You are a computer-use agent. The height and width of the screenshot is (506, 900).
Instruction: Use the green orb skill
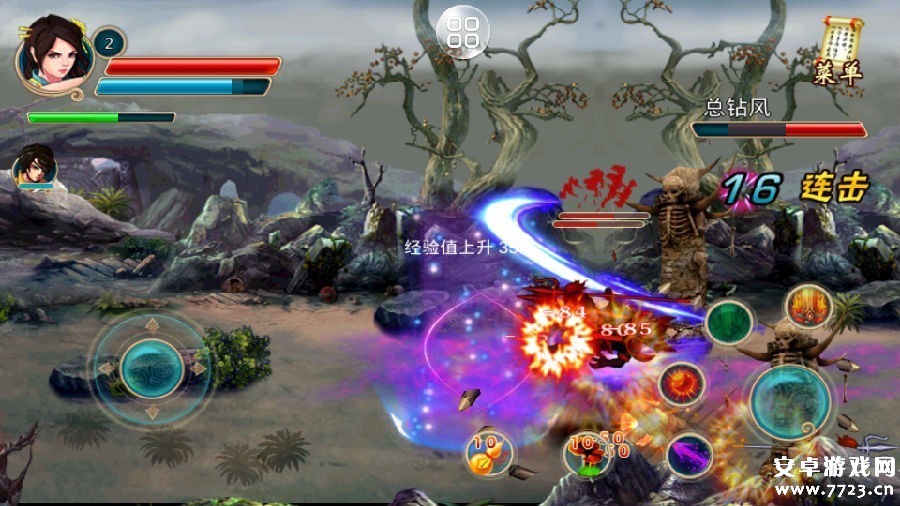pos(729,323)
